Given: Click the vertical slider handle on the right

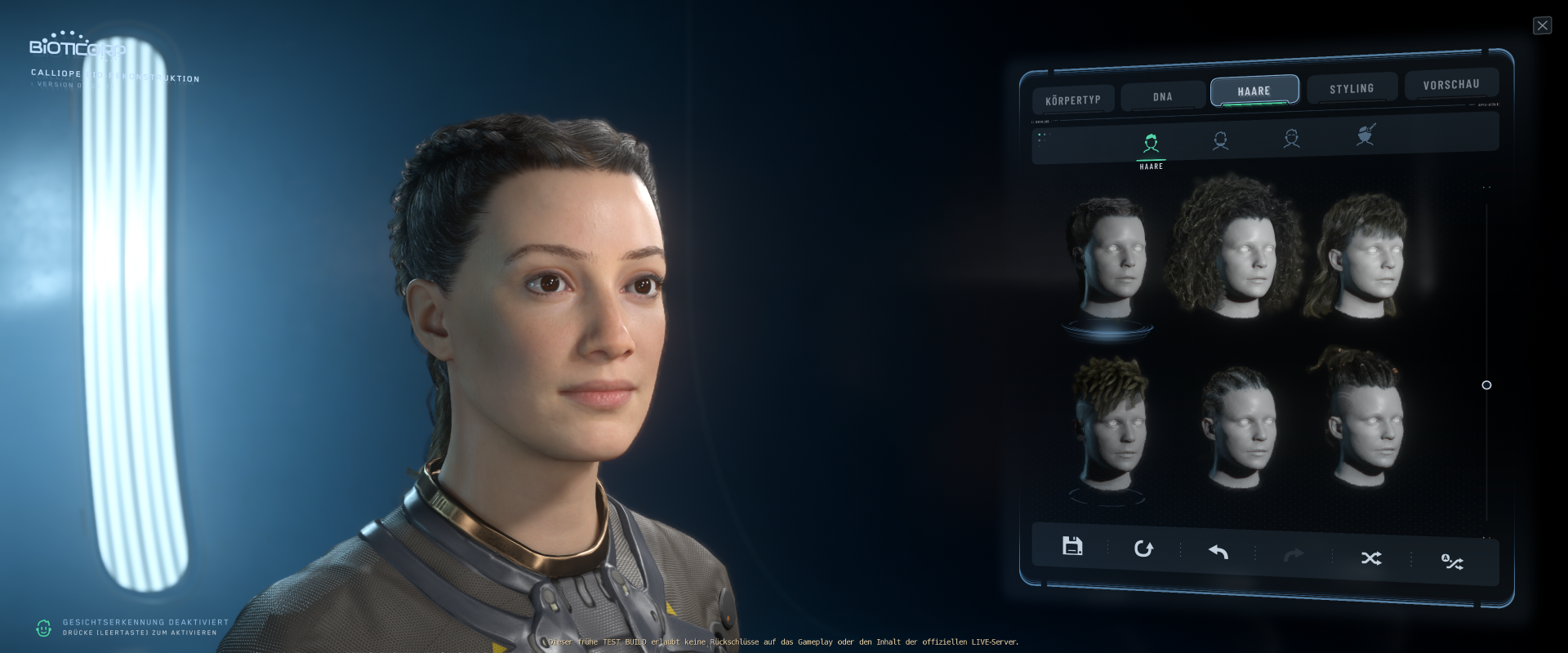Looking at the screenshot, I should point(1486,385).
